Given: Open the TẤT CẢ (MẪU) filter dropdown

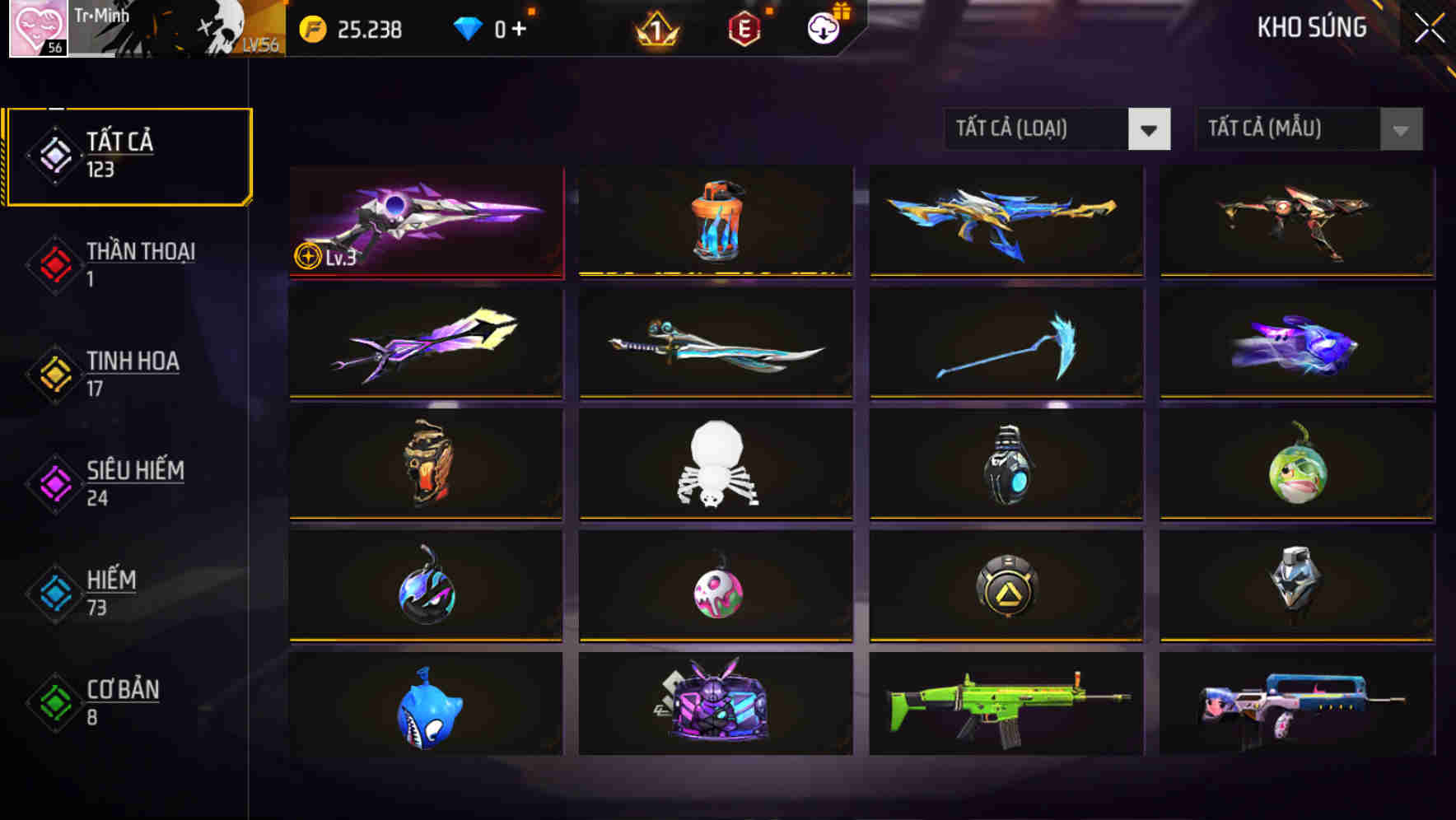Looking at the screenshot, I should click(x=1309, y=129).
